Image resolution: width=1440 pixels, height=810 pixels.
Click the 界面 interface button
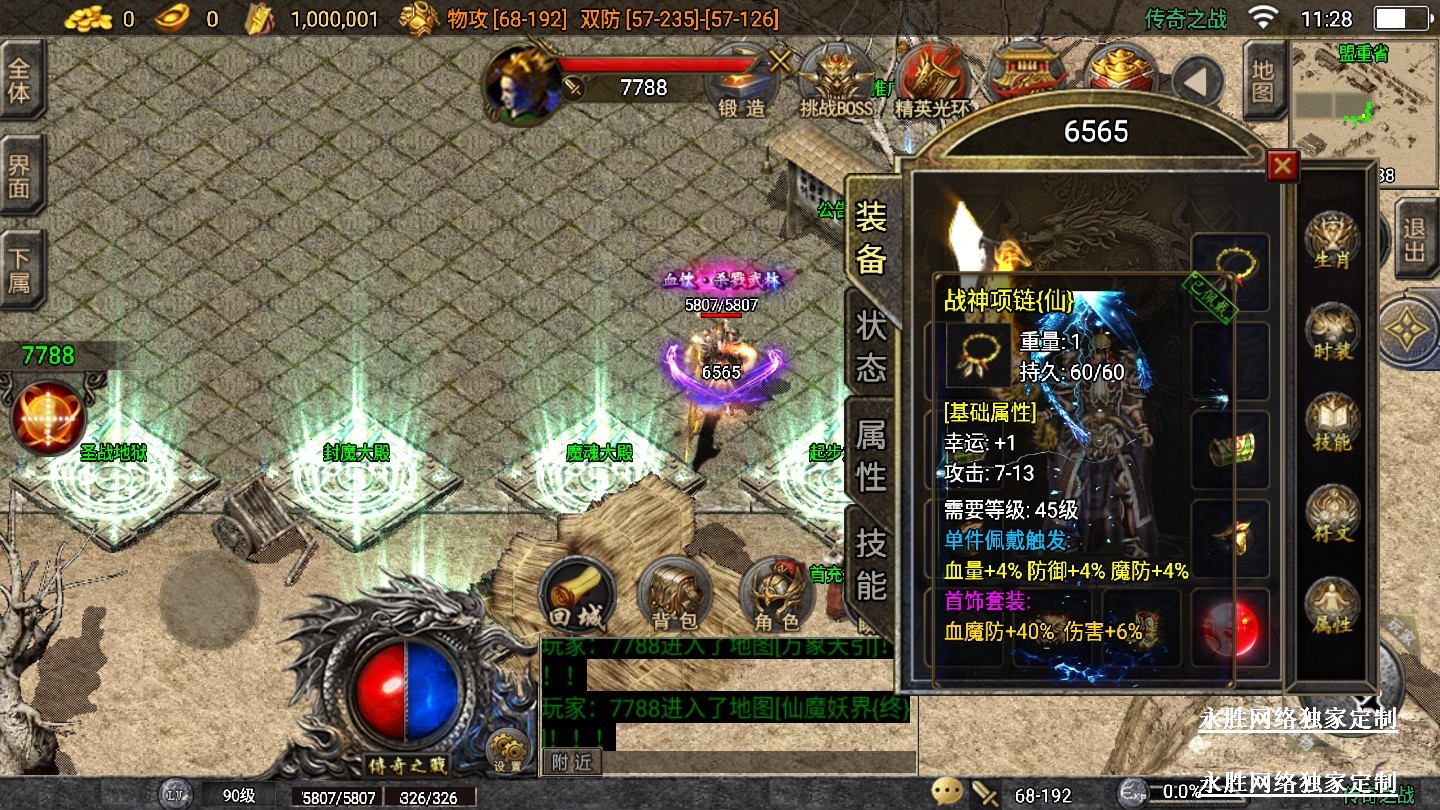[20, 176]
